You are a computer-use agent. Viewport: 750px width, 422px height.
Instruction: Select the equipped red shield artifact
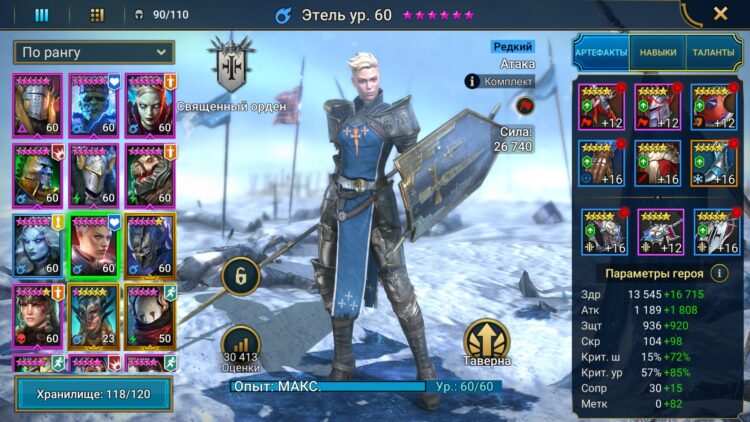point(714,107)
